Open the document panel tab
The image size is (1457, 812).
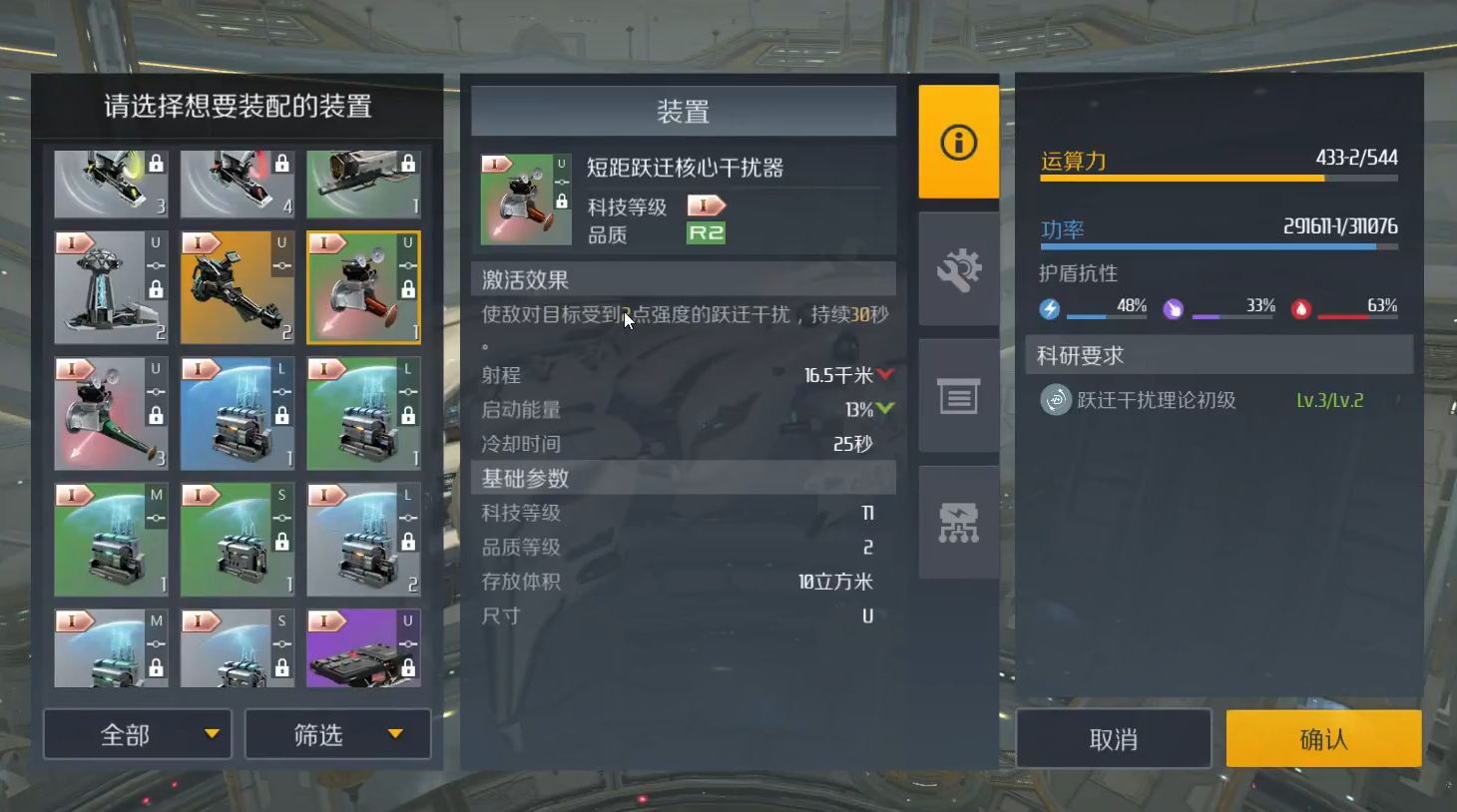(x=957, y=396)
